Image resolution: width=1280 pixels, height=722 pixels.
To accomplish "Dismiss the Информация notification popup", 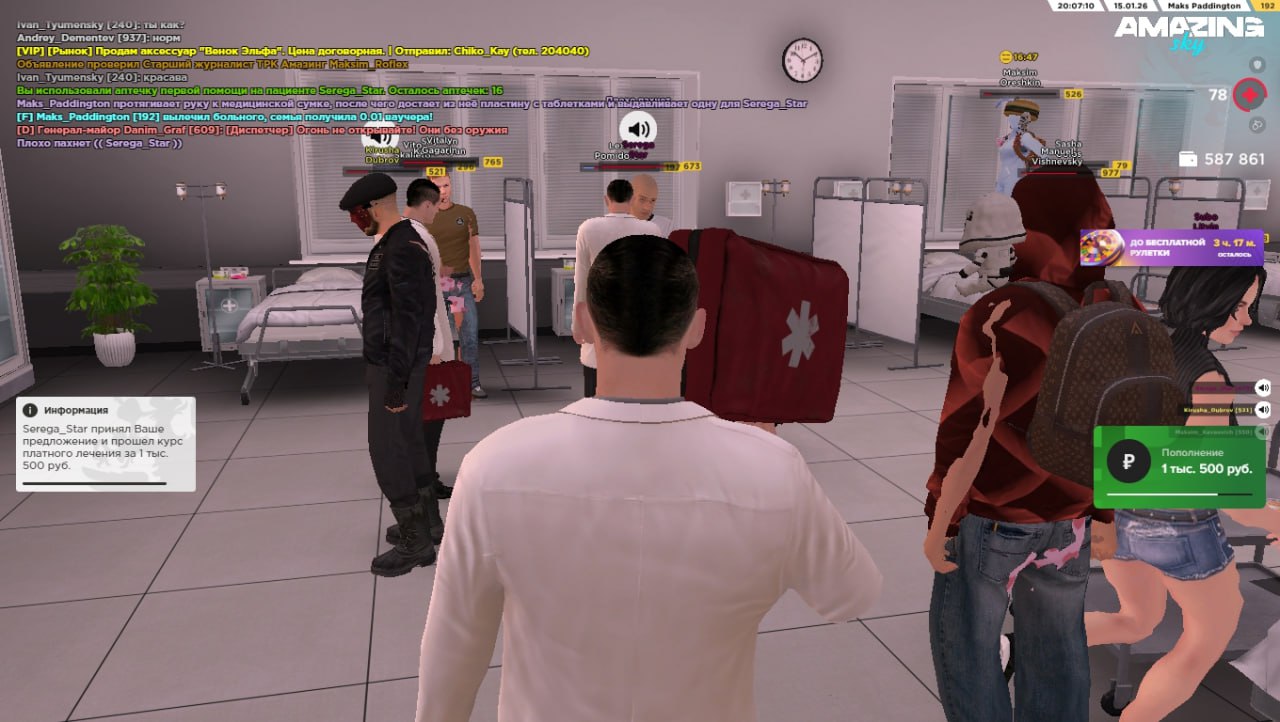I will (105, 444).
